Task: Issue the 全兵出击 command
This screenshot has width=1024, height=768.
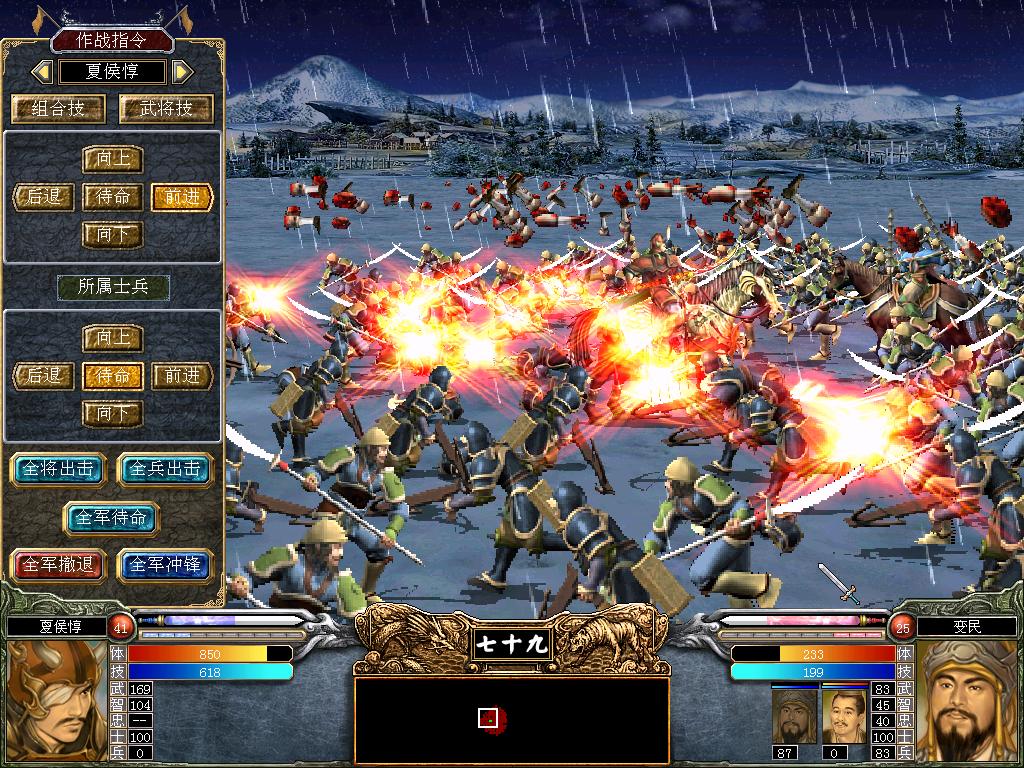Action: pyautogui.click(x=166, y=469)
